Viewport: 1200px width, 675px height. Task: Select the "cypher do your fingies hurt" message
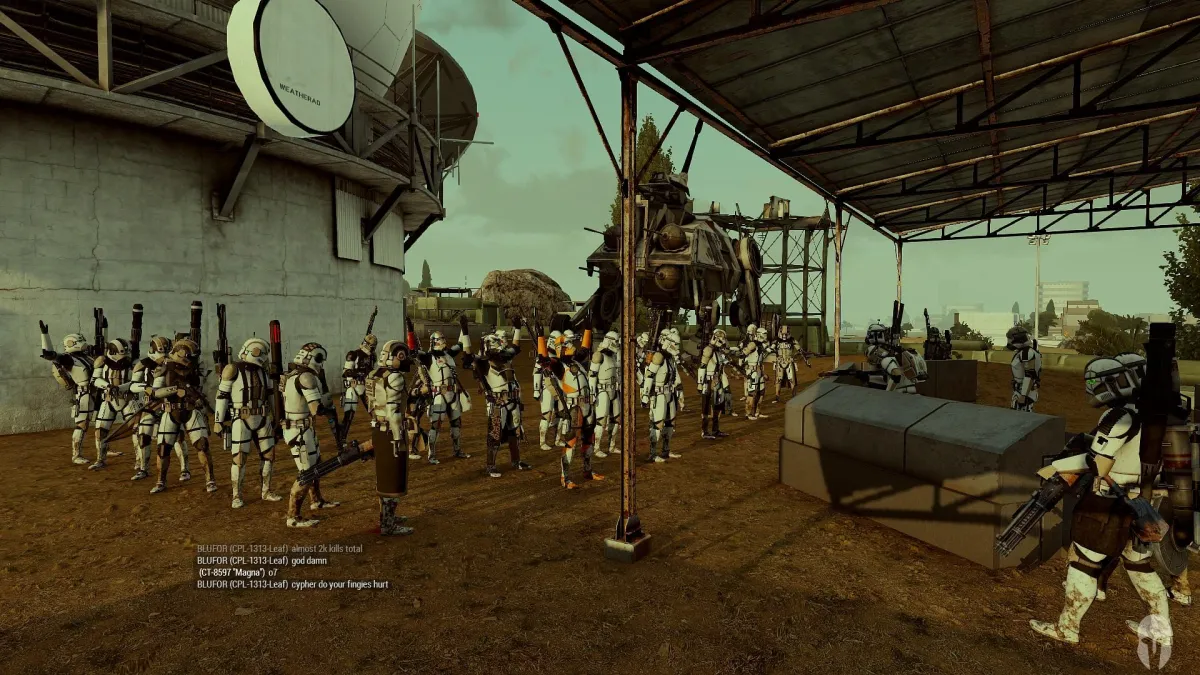click(x=292, y=584)
